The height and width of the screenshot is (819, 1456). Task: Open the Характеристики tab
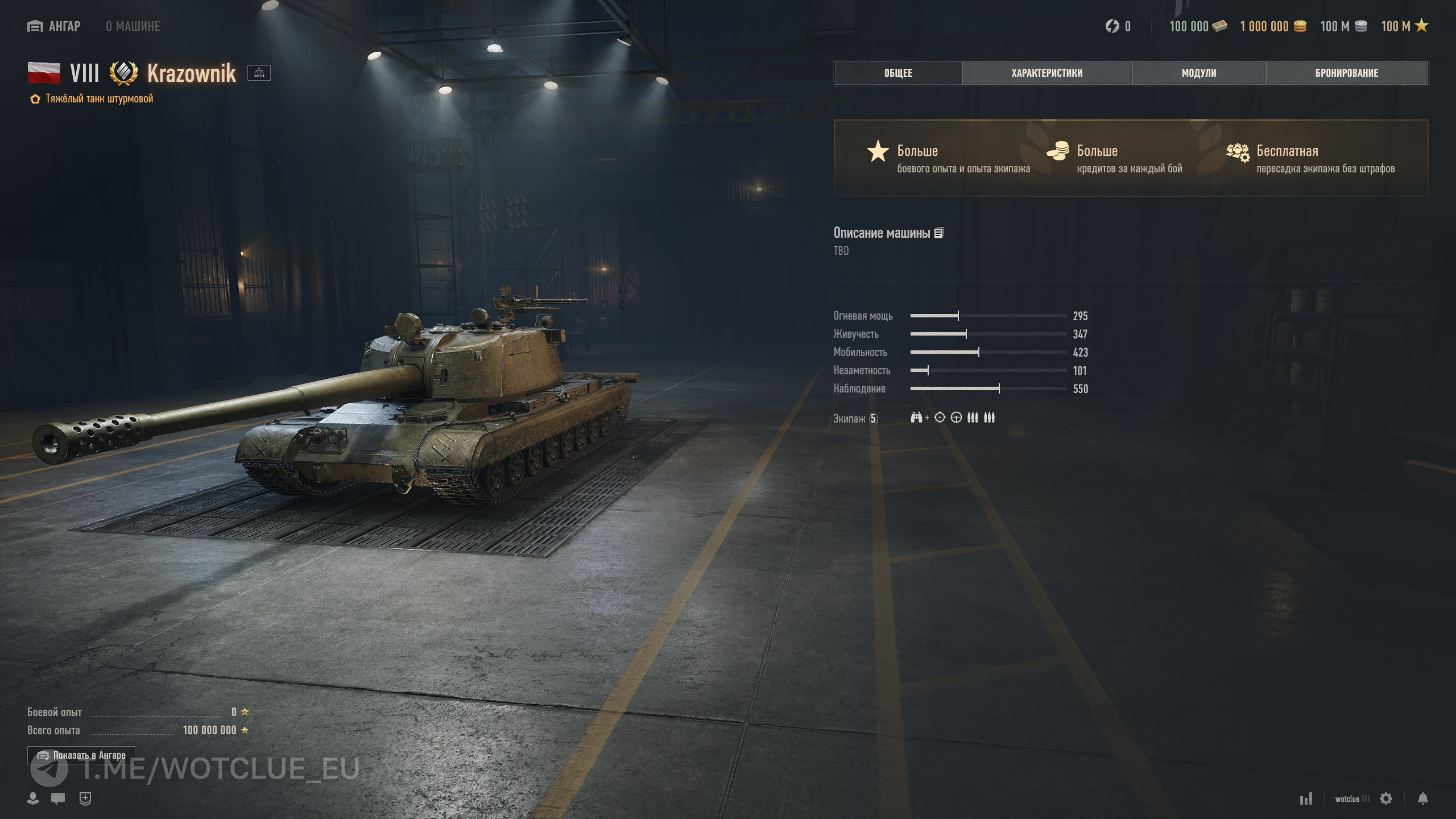(x=1046, y=73)
